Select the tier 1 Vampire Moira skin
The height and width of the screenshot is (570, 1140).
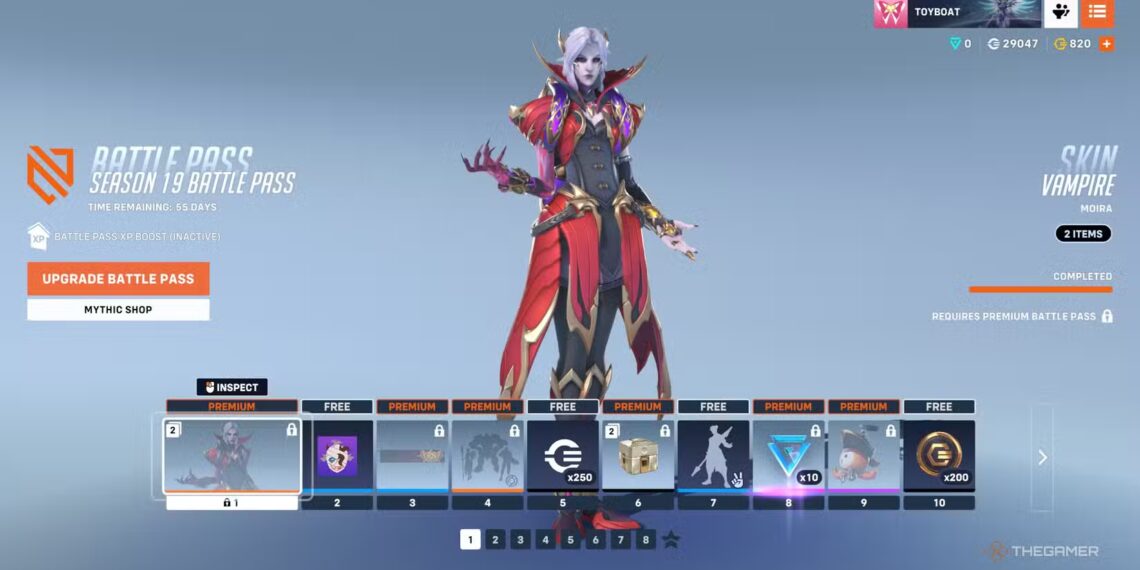[x=232, y=456]
